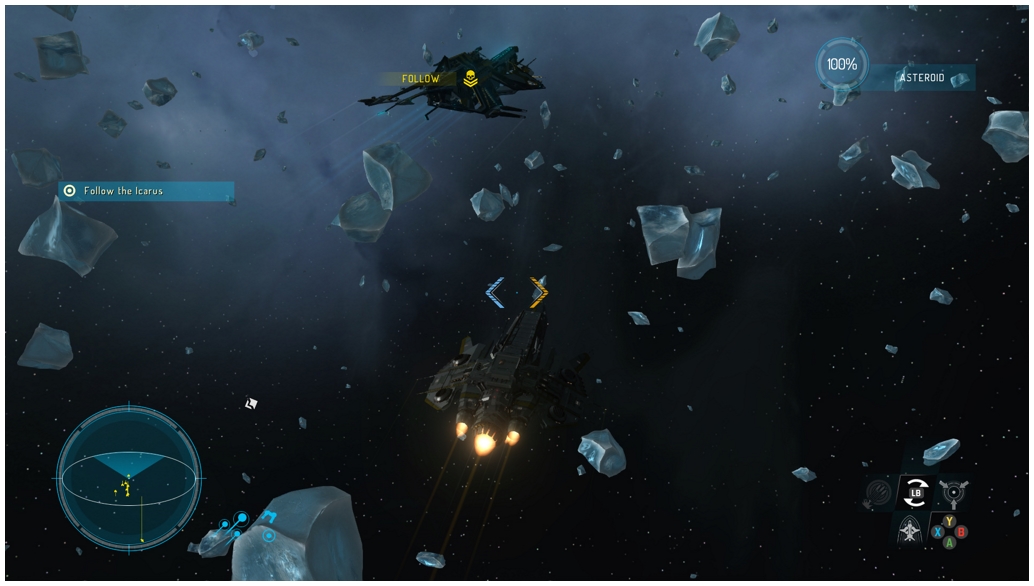The height and width of the screenshot is (586, 1034).
Task: Select the dimmed claw-marked circle ability icon
Action: [879, 491]
